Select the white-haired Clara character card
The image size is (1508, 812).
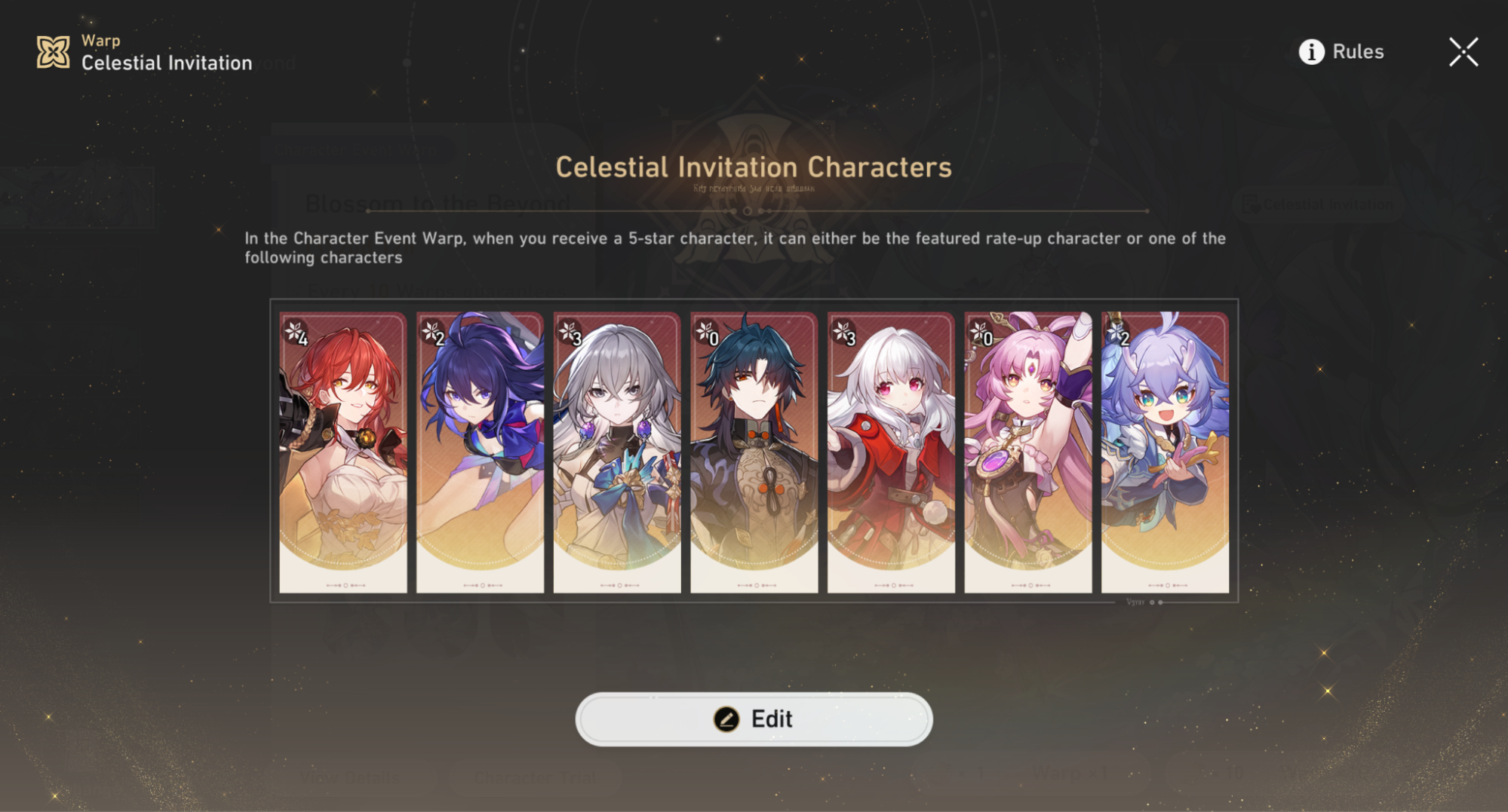(891, 452)
